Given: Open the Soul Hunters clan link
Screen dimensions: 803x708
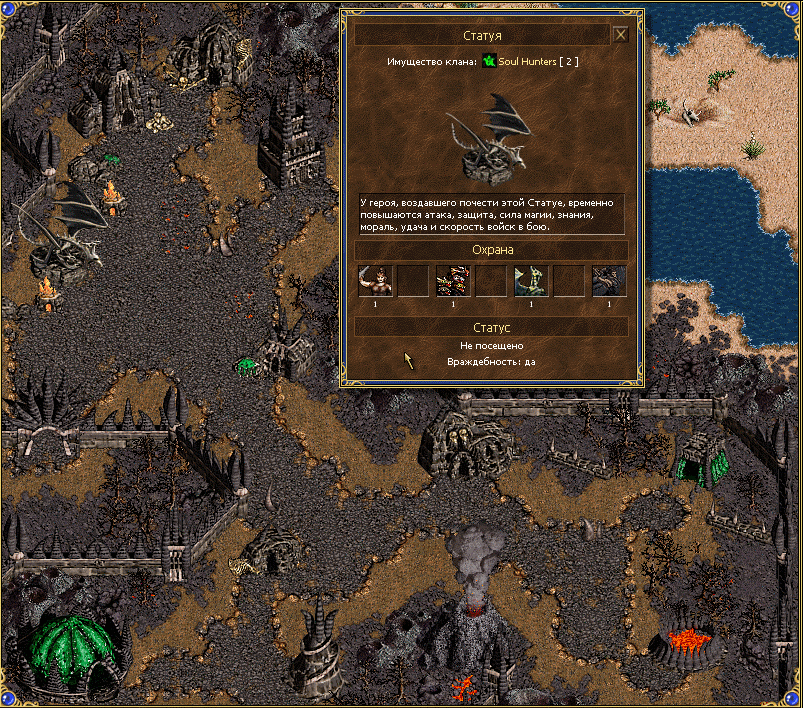Looking at the screenshot, I should tap(527, 62).
